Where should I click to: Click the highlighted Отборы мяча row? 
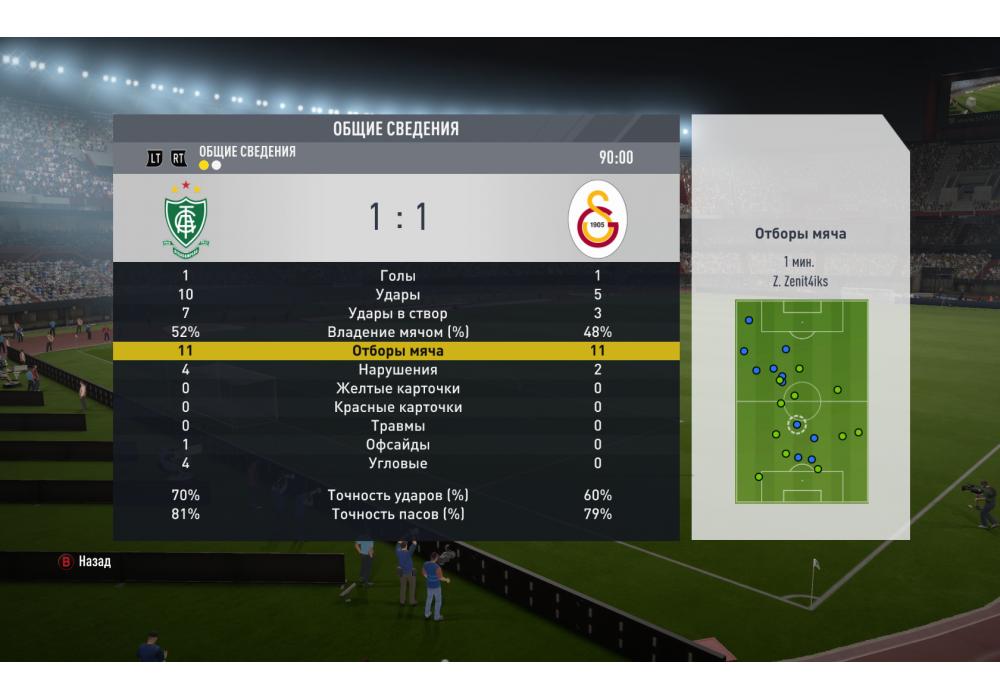tap(397, 351)
